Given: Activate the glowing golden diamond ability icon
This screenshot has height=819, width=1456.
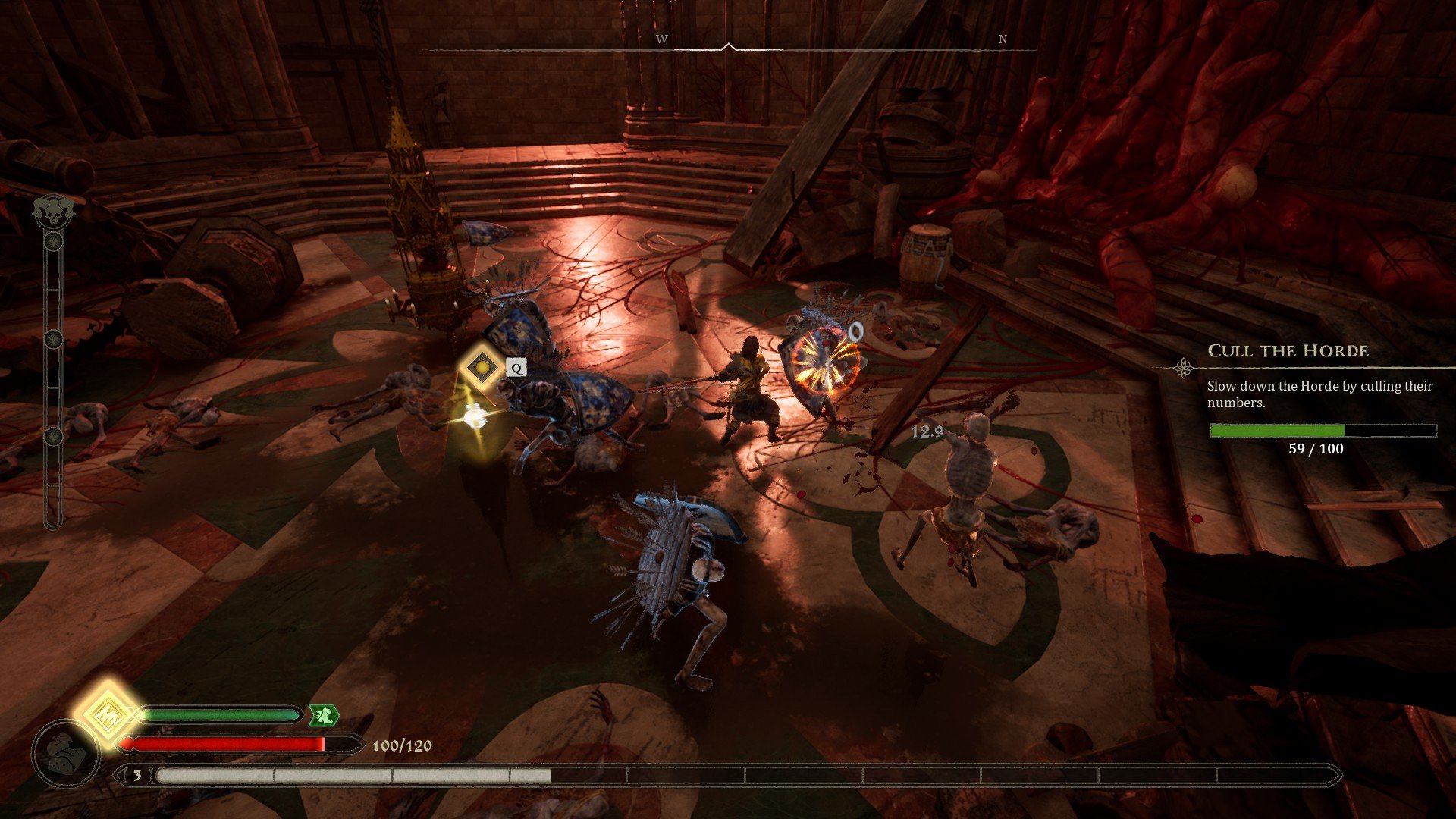Looking at the screenshot, I should [107, 715].
